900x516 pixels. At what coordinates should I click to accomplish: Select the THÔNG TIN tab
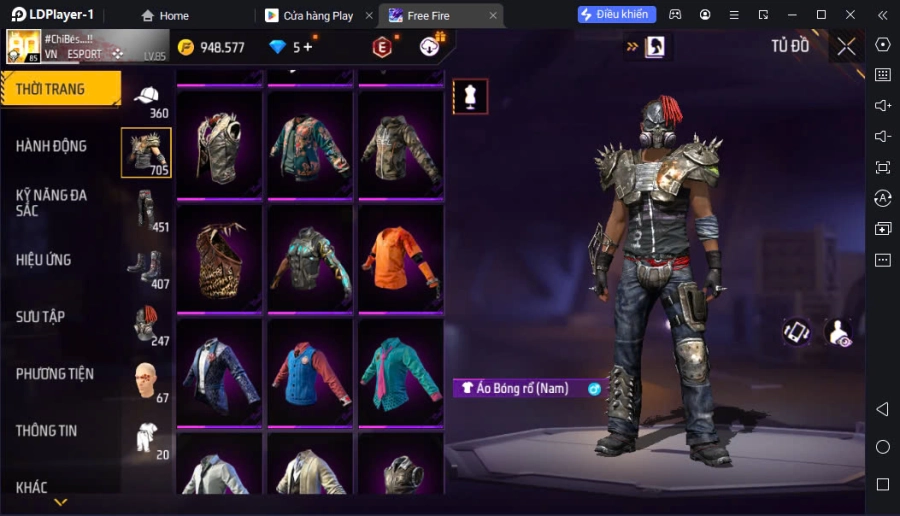(47, 431)
